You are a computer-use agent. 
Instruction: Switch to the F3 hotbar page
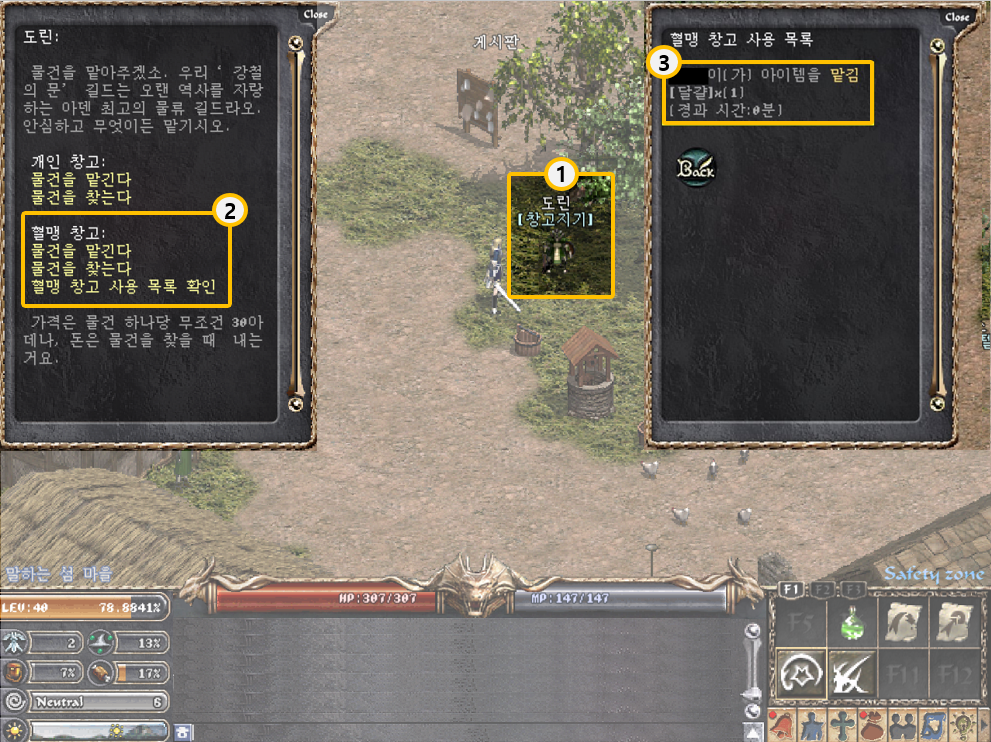point(853,590)
